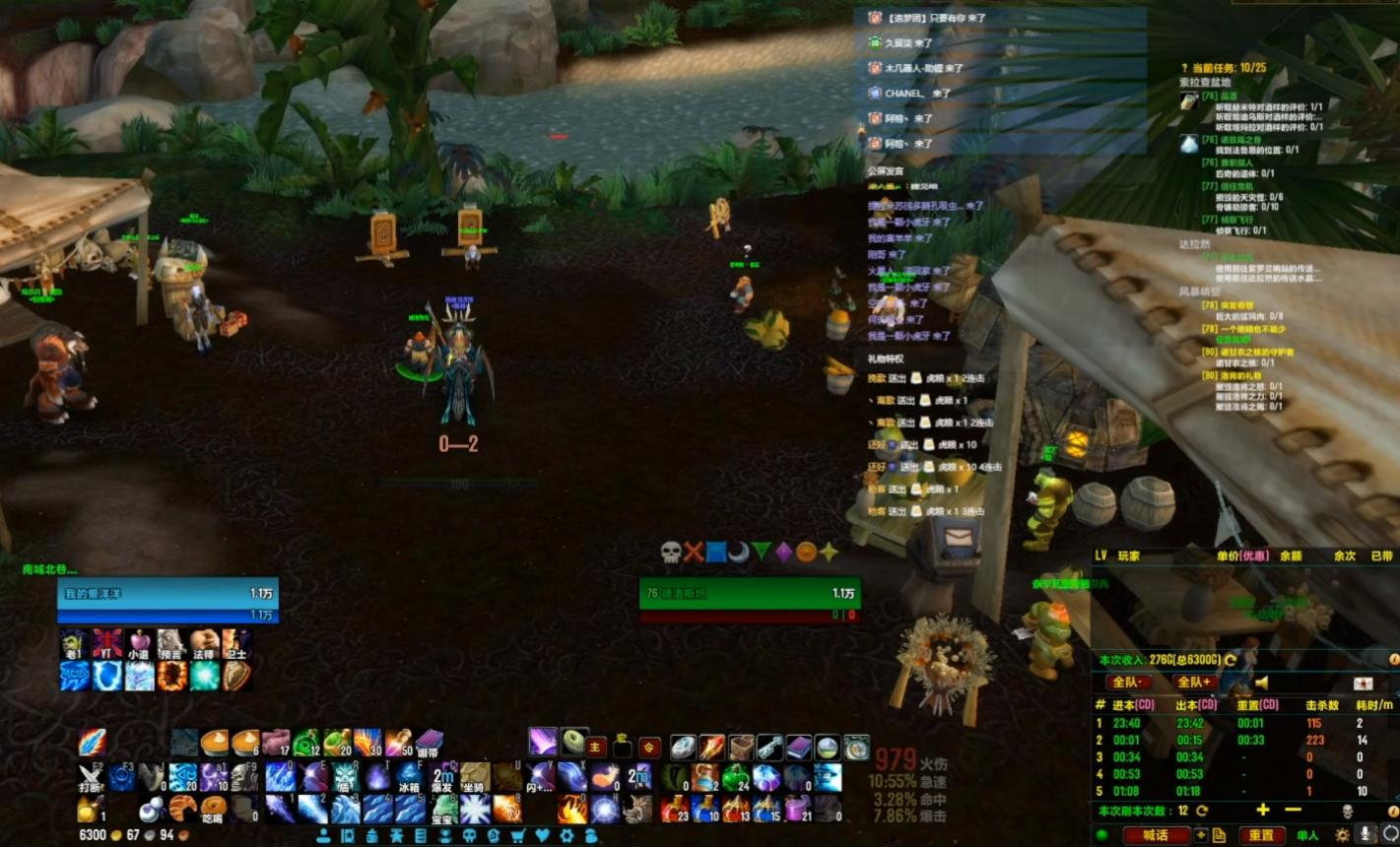Toggle the green status dot next to 喊话
This screenshot has height=847, width=1400.
[x=1102, y=835]
